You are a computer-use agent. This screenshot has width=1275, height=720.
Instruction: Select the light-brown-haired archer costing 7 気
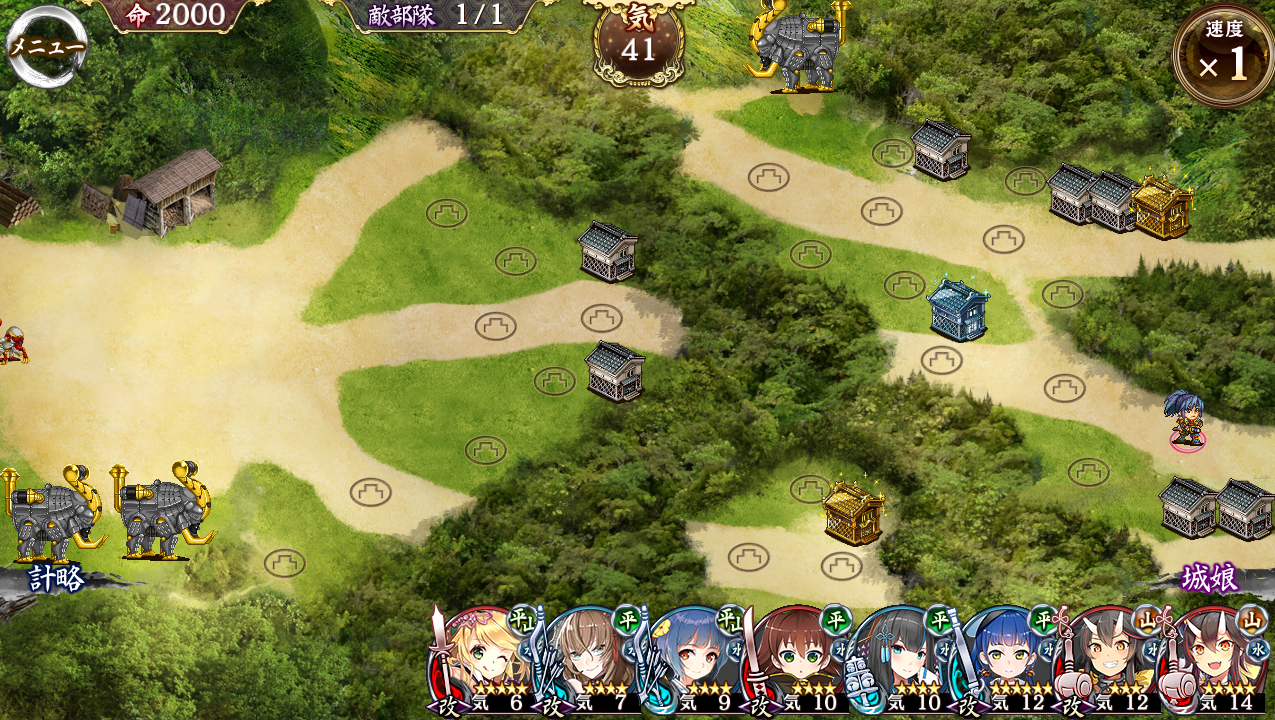coord(587,660)
